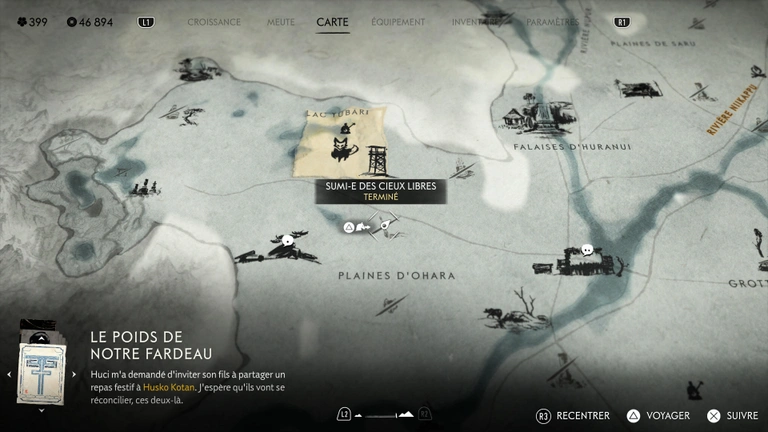Open the Meute tab

281,22
